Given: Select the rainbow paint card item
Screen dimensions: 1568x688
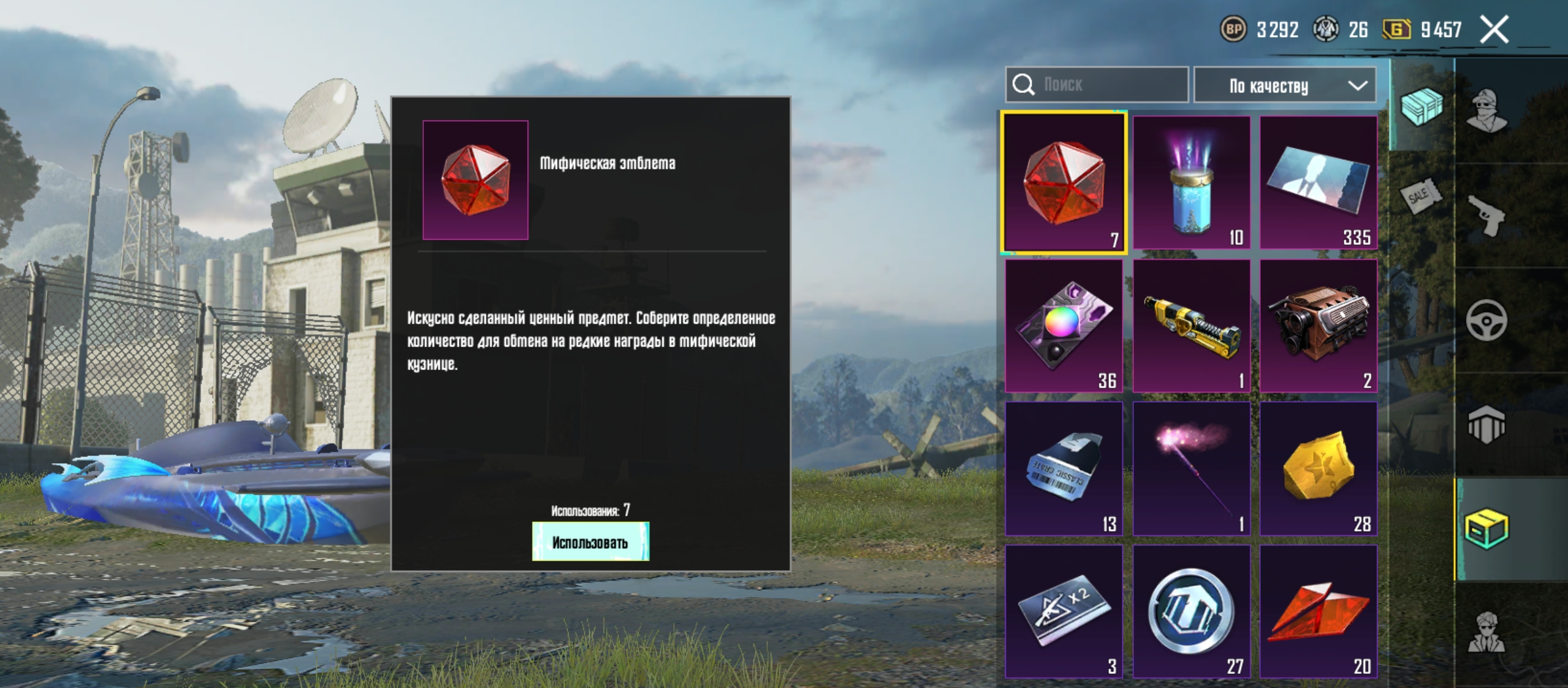Looking at the screenshot, I should coord(1063,326).
